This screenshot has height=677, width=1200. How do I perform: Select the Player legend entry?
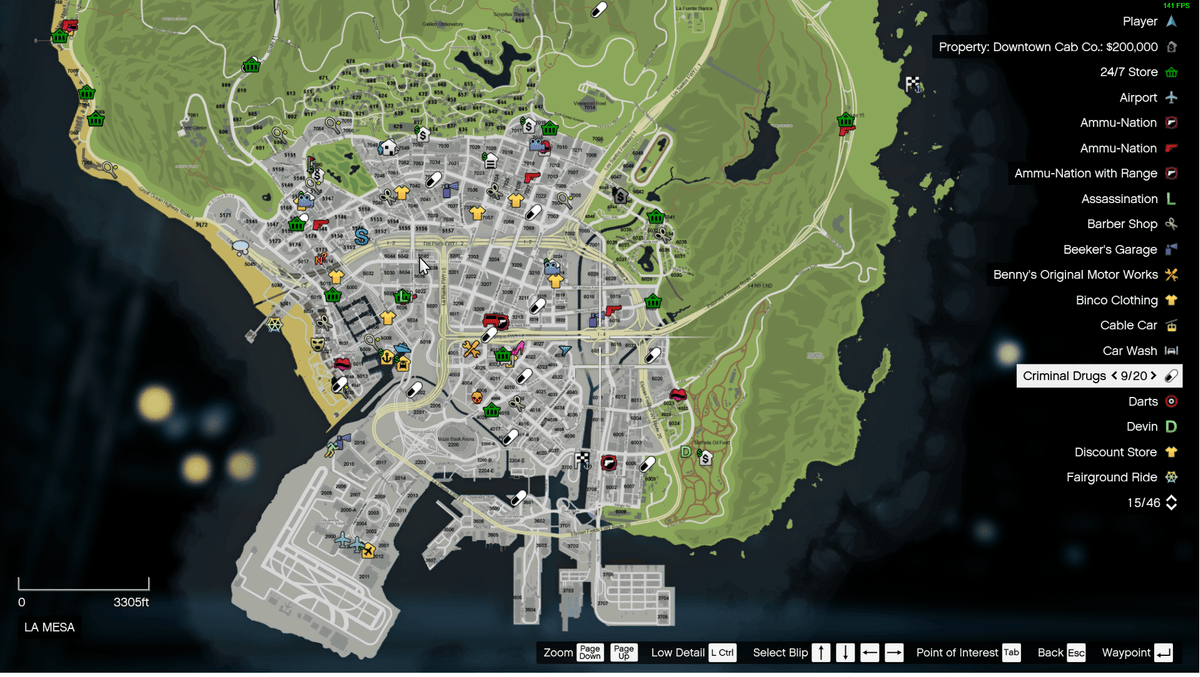pyautogui.click(x=1140, y=21)
